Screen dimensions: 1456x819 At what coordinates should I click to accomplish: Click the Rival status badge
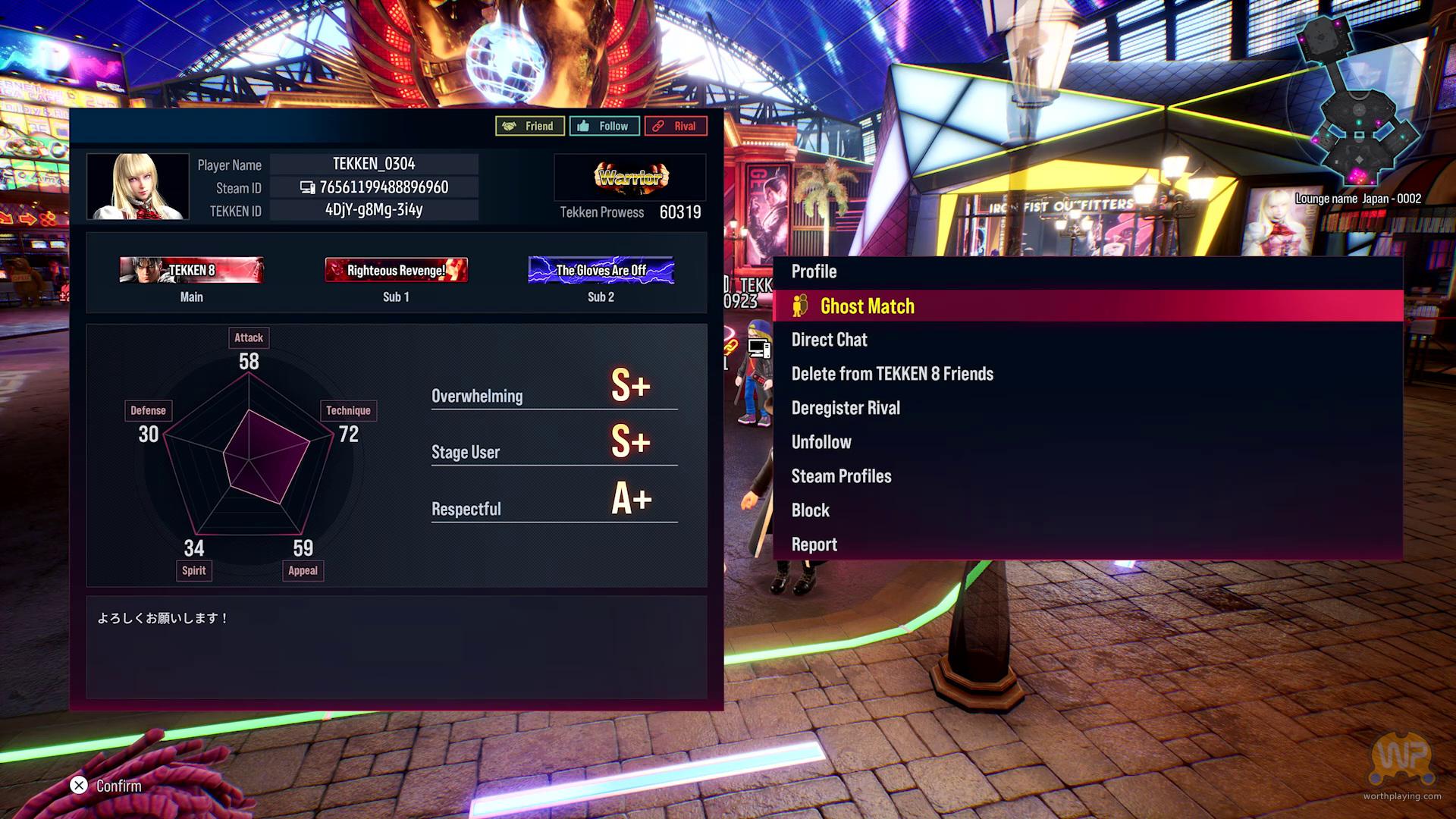point(675,126)
